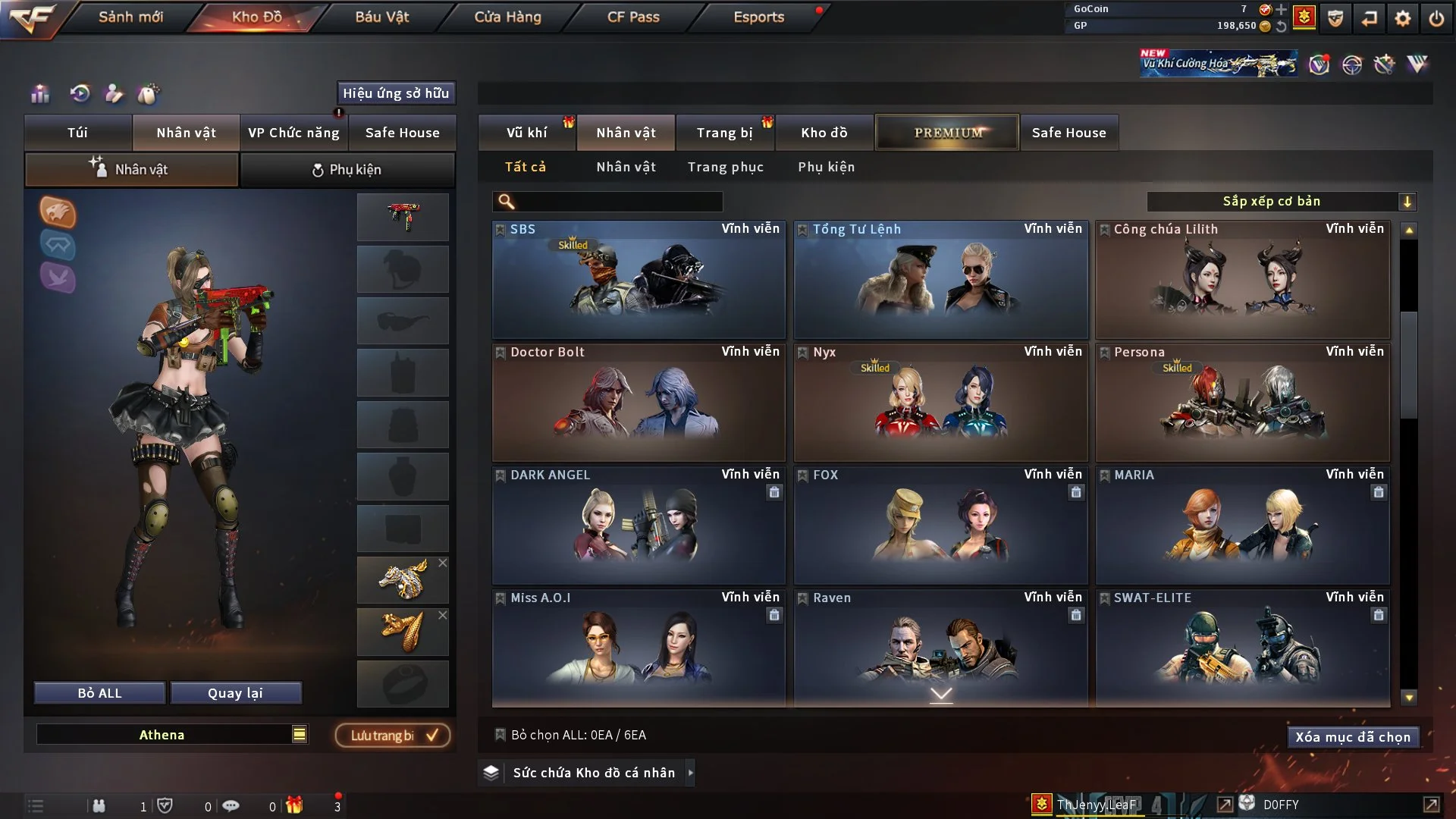Image resolution: width=1456 pixels, height=819 pixels.
Task: Open the Sắp xếp cơ bản sort dropdown
Action: point(1281,202)
